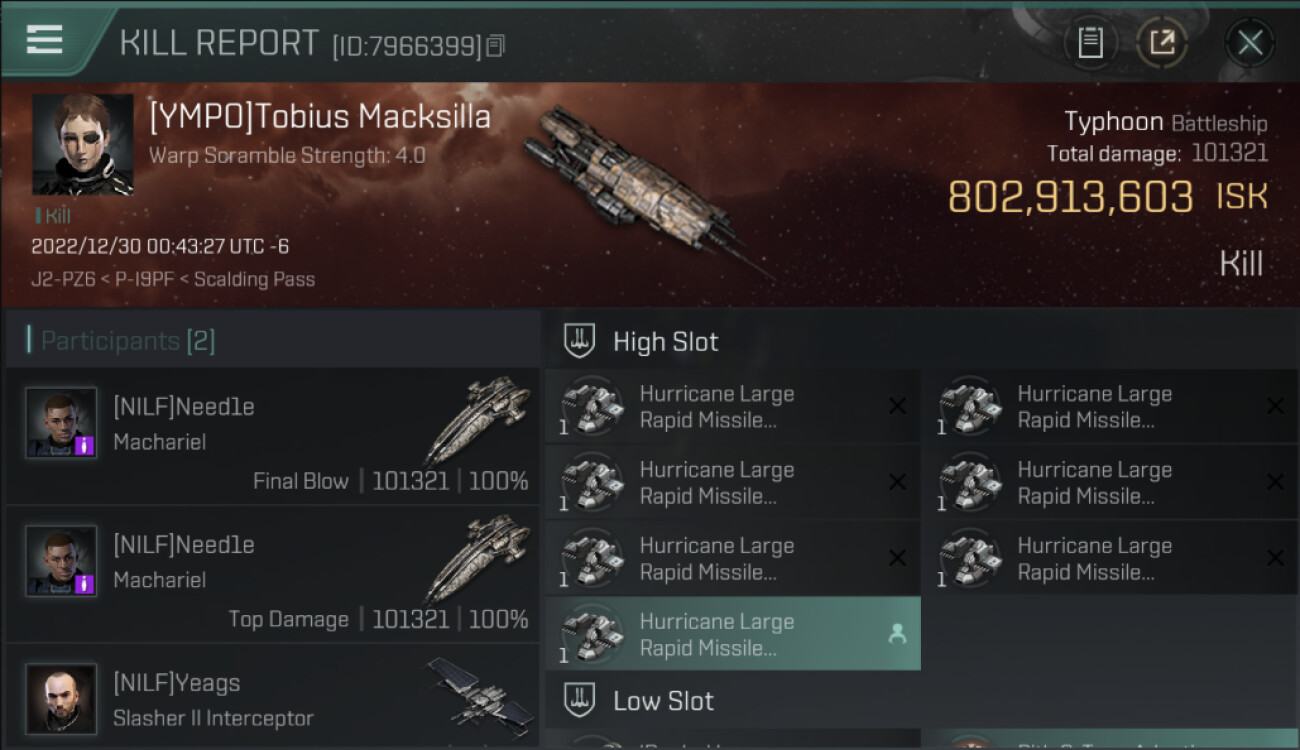Open the clipboard report icon

pyautogui.click(x=1090, y=42)
